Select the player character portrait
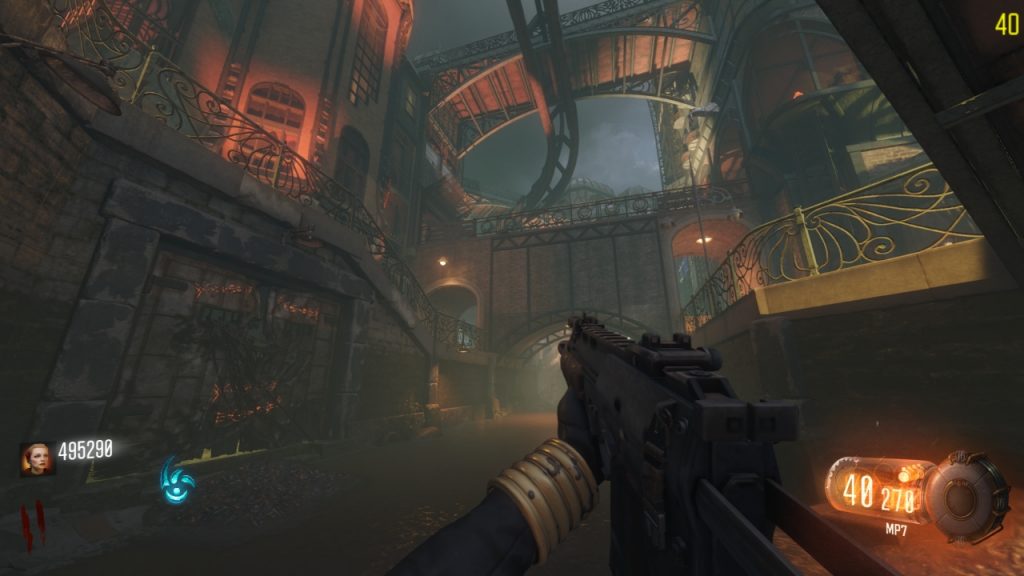Image resolution: width=1024 pixels, height=576 pixels. point(34,458)
